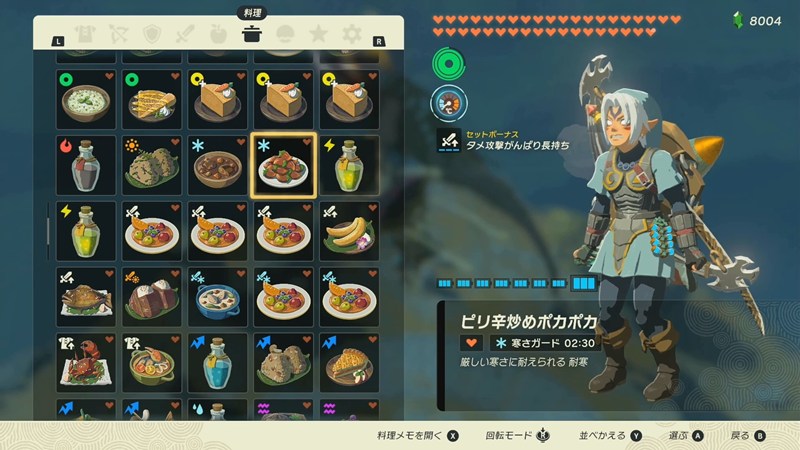This screenshot has width=800, height=450.
Task: Choose the blue speed elixir bottle
Action: click(x=218, y=363)
